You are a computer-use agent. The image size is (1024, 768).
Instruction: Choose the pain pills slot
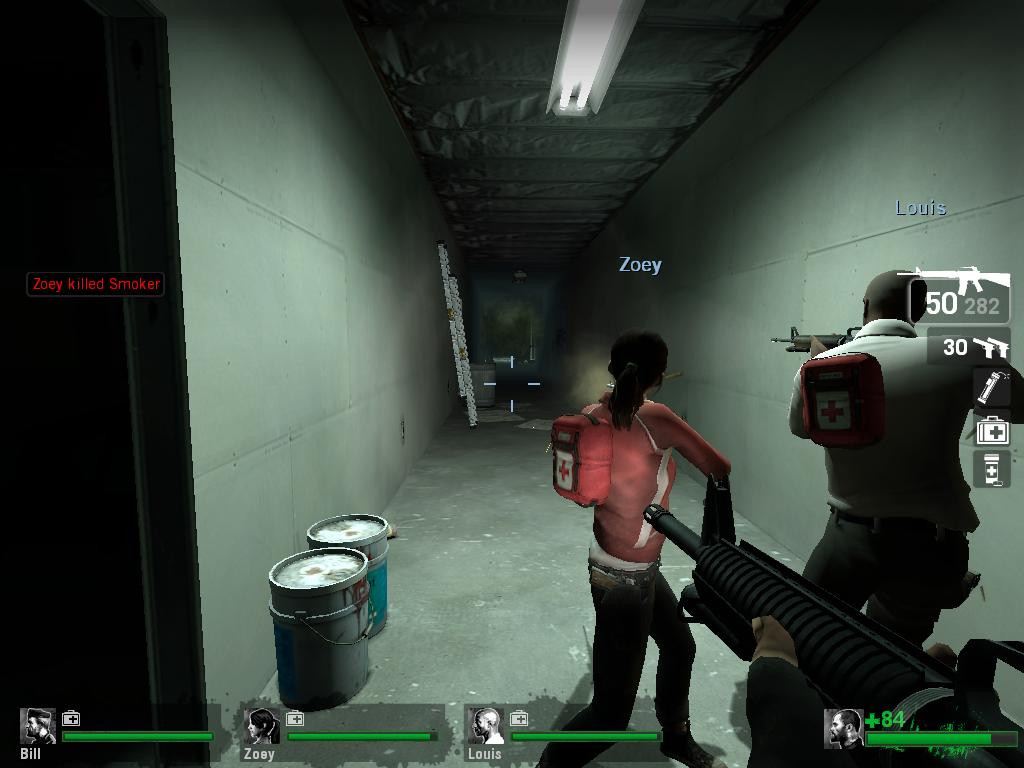point(992,469)
